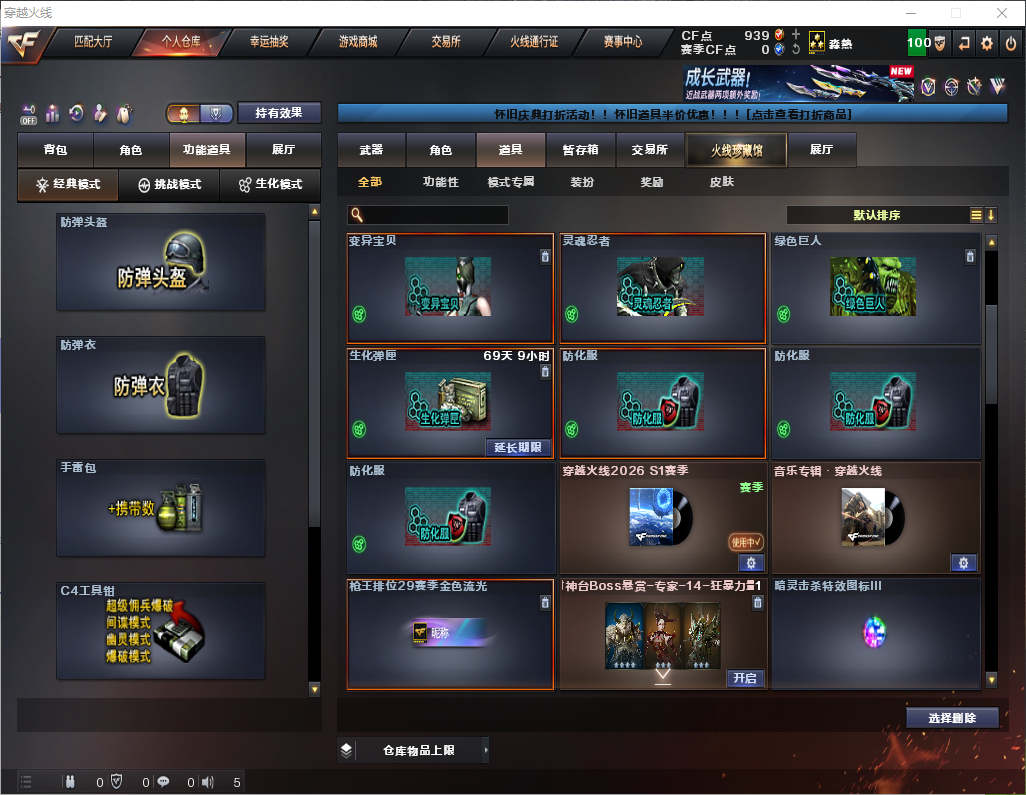The width and height of the screenshot is (1026, 795).
Task: Go to the 游戏商城 shop
Action: point(357,42)
